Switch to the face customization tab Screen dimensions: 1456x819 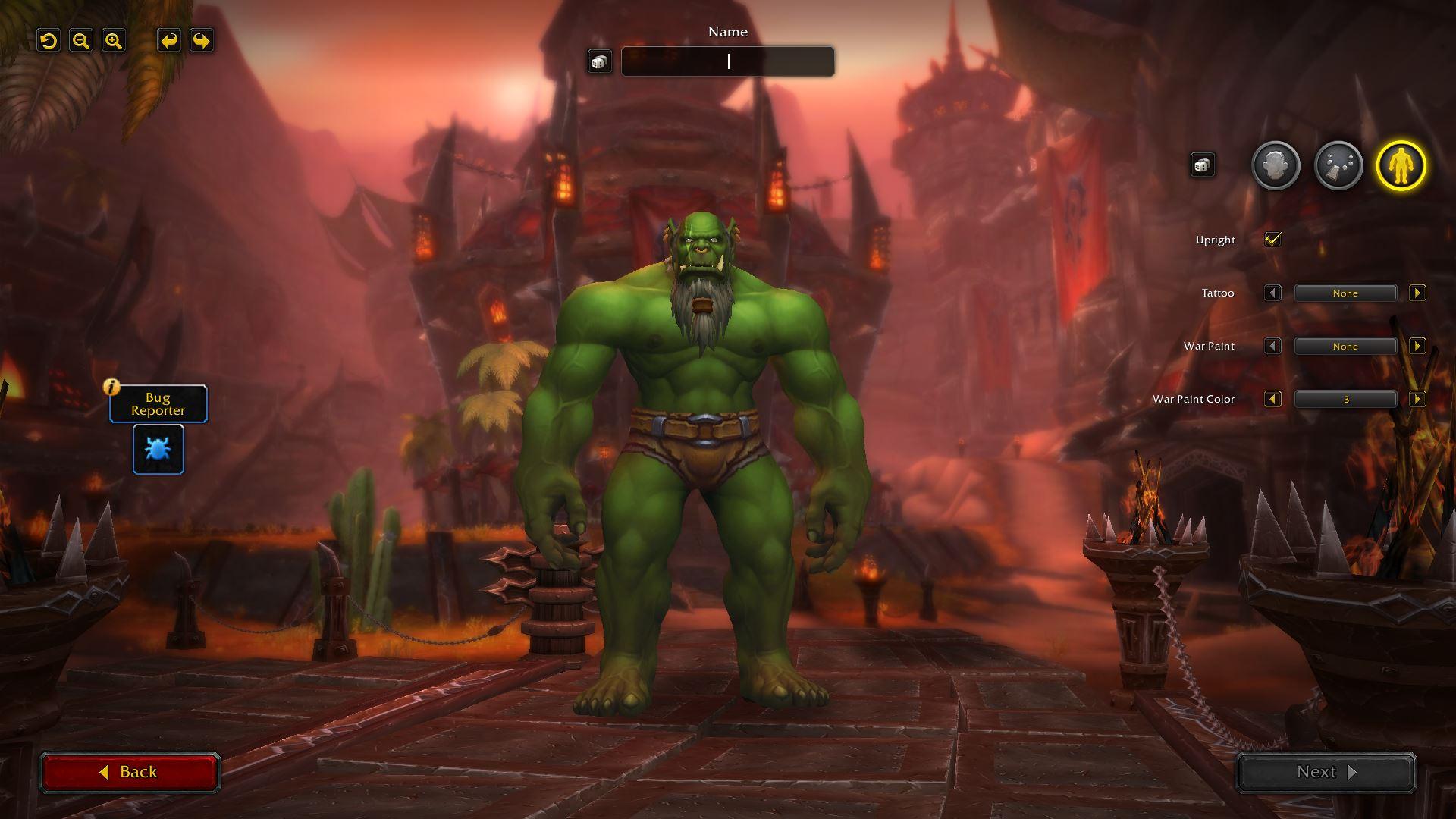1276,165
